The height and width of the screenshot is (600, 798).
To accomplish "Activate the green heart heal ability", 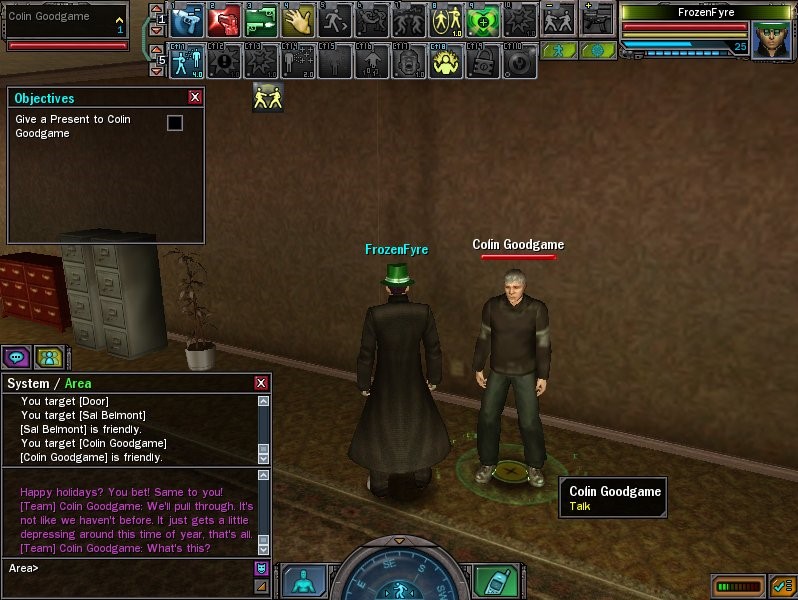I will click(x=483, y=21).
